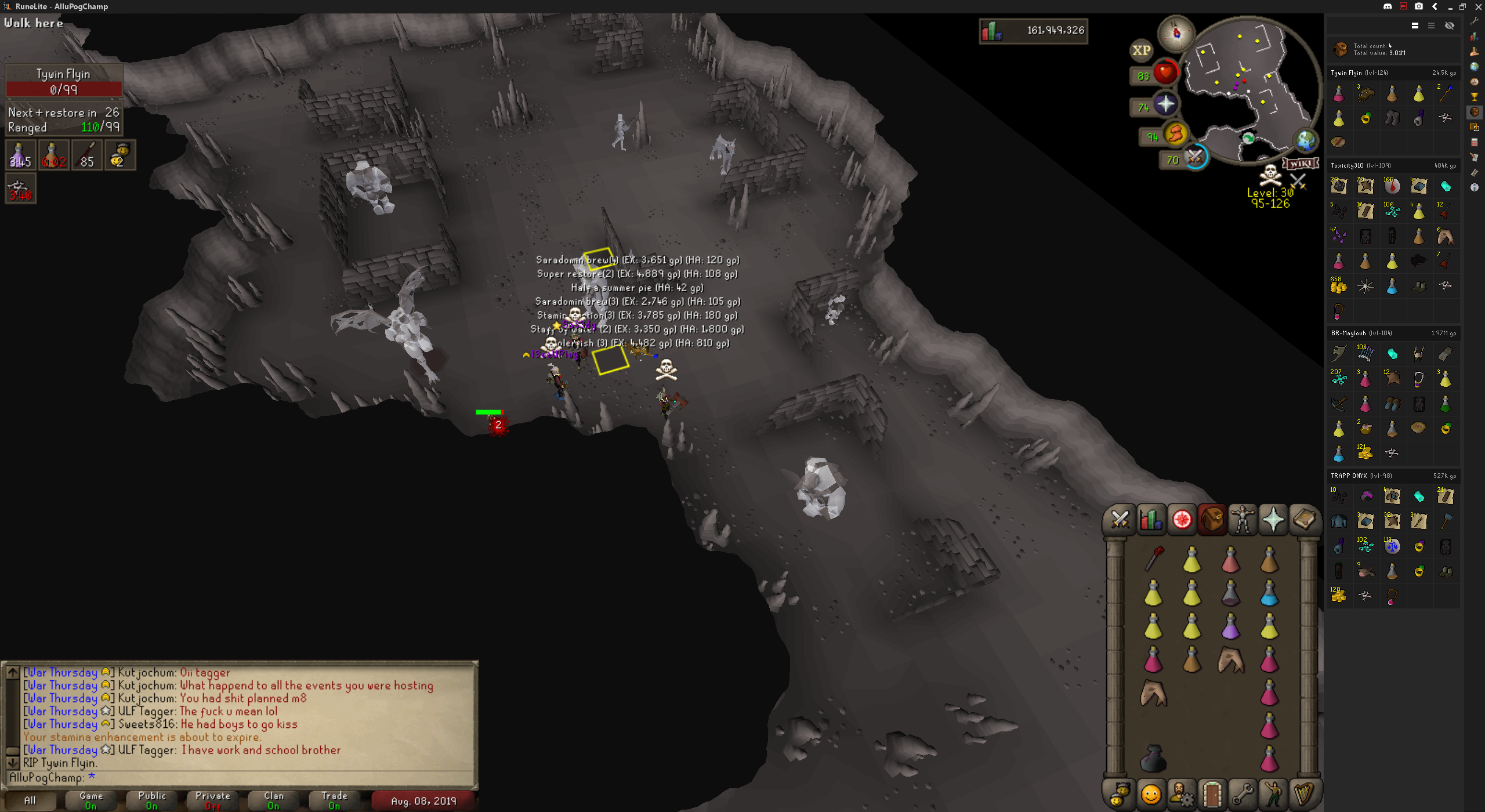This screenshot has width=1485, height=812.
Task: Open the Spellbook tab
Action: pos(1303,519)
